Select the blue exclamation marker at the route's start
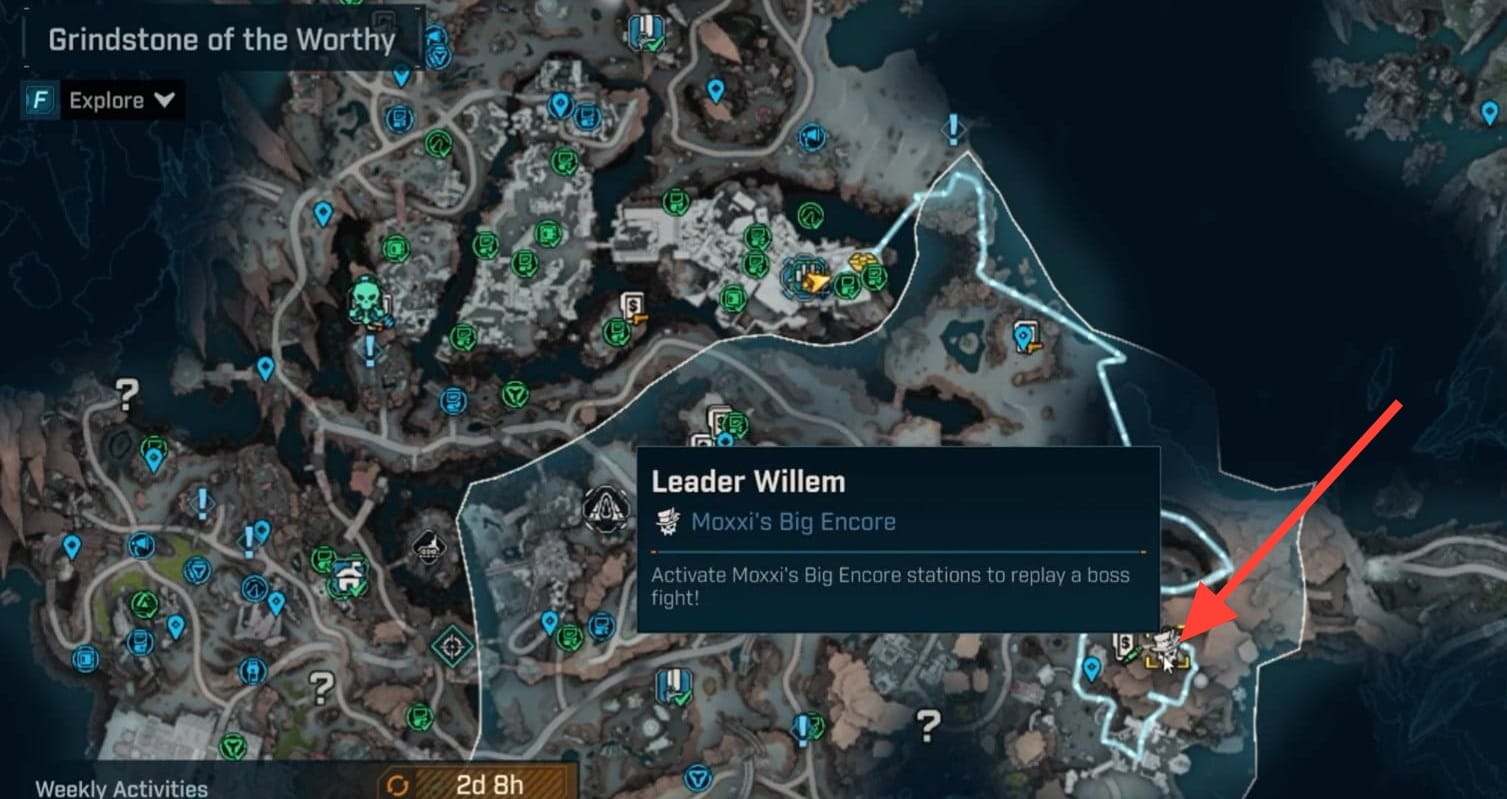The image size is (1507, 799). click(x=954, y=128)
